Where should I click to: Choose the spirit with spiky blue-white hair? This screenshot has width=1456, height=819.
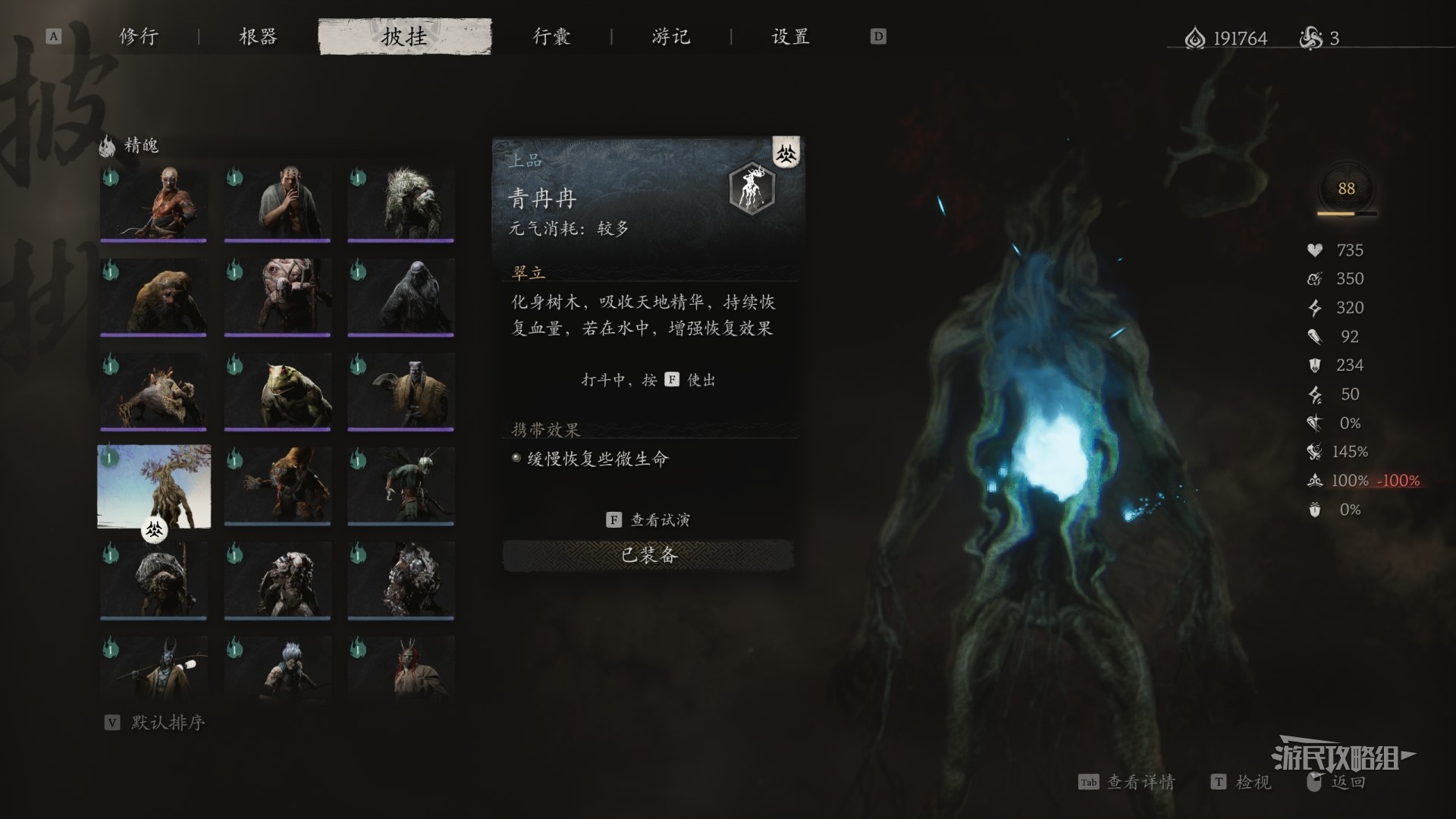click(x=278, y=668)
